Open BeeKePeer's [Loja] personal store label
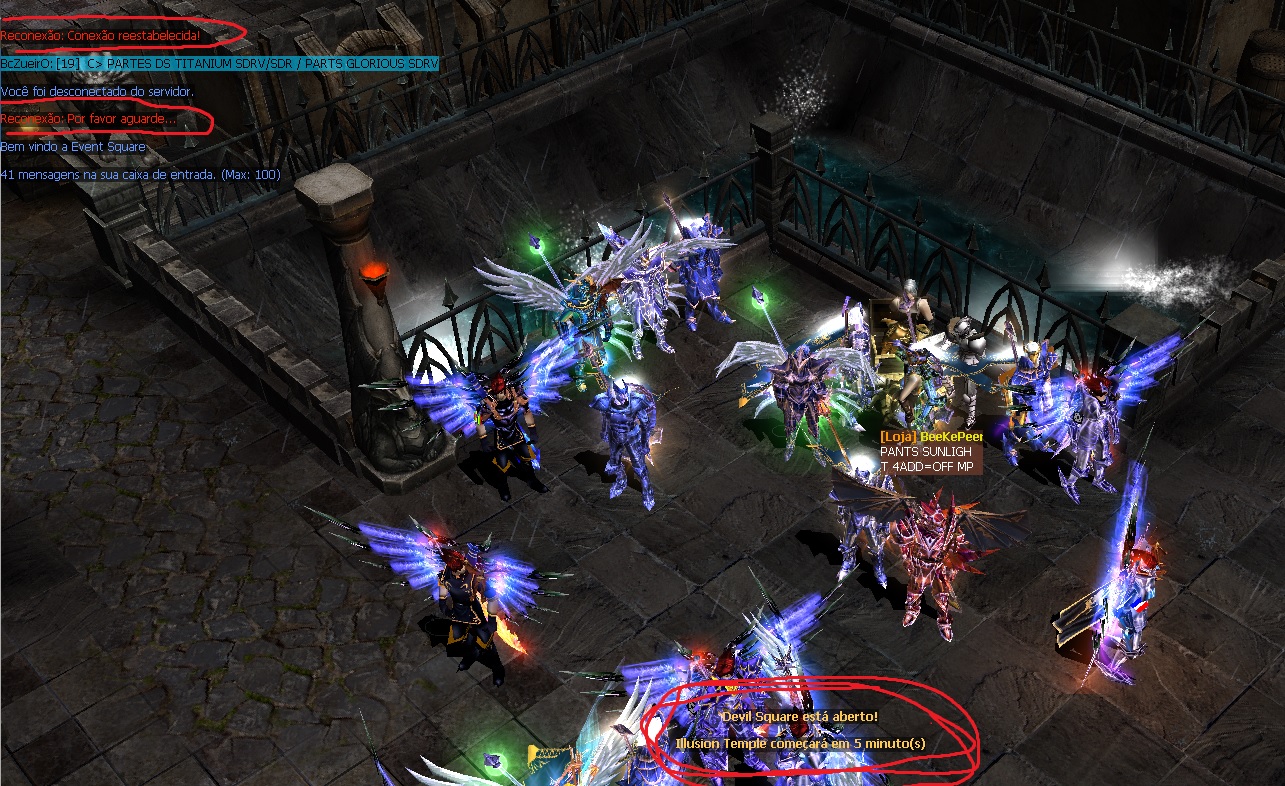 931,438
